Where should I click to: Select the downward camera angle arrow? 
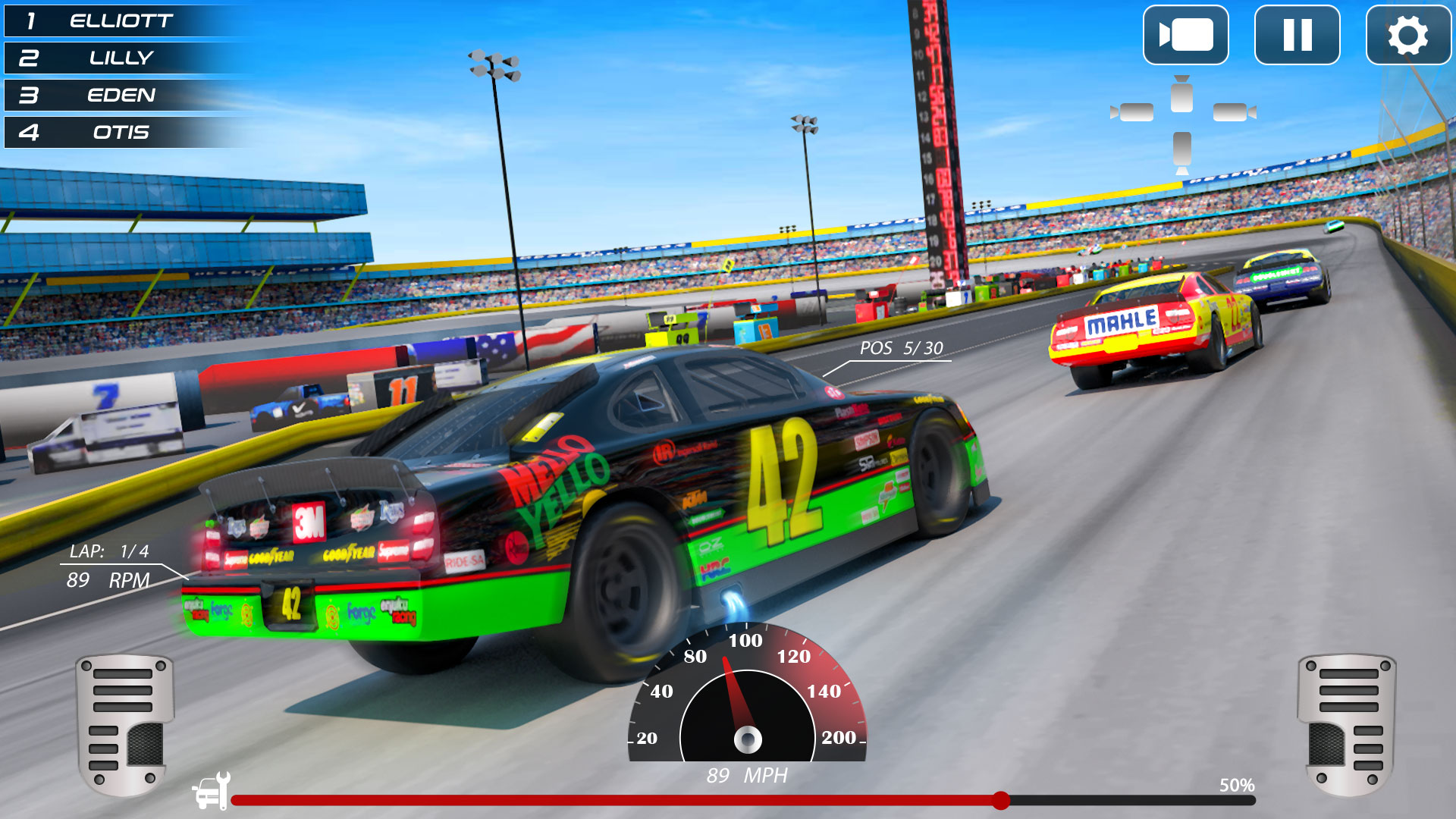[1181, 151]
